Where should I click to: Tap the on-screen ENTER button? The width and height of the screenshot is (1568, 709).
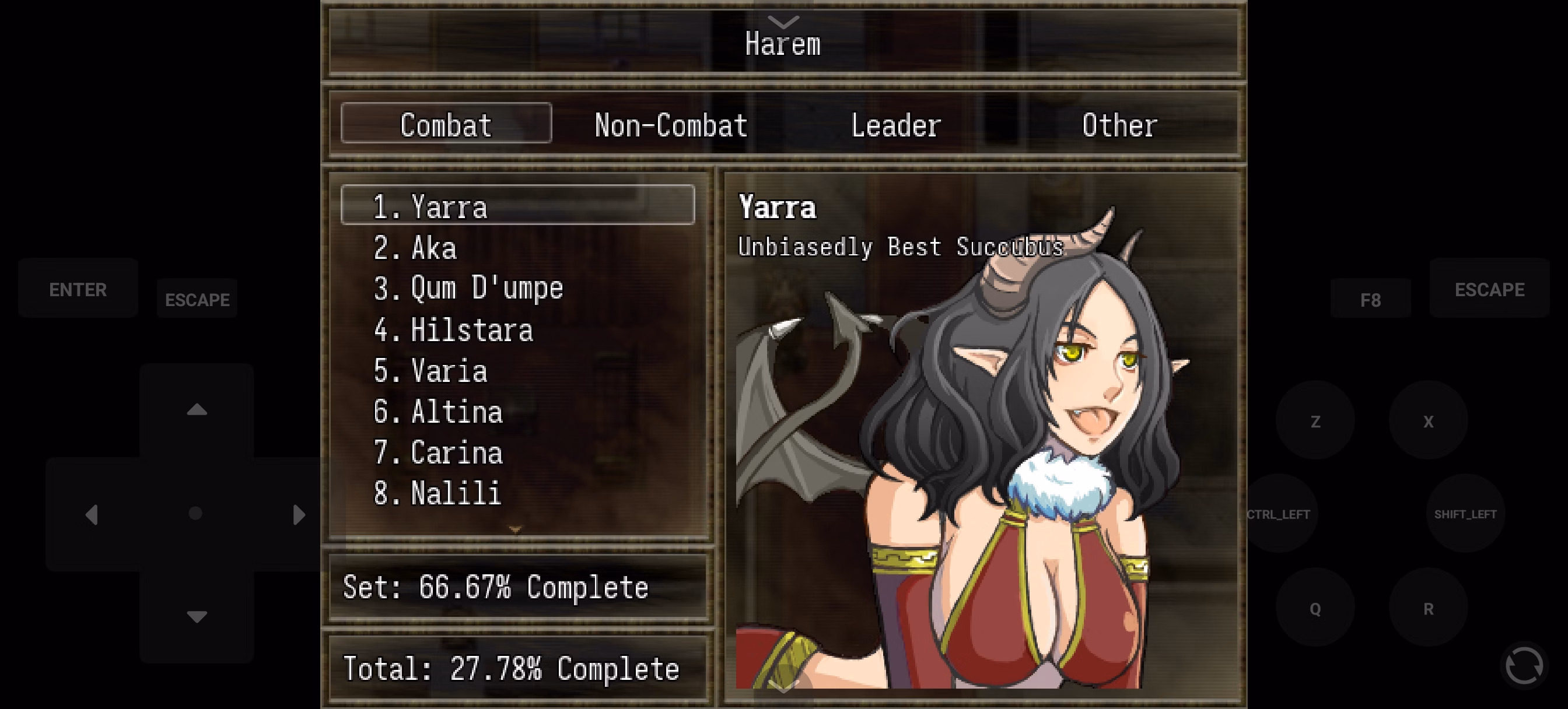point(78,289)
